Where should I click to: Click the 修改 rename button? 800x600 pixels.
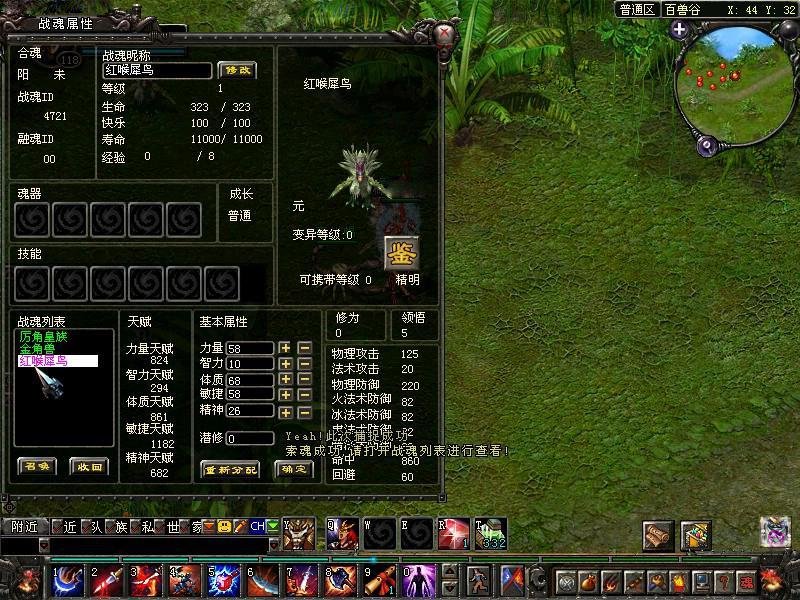pyautogui.click(x=237, y=70)
